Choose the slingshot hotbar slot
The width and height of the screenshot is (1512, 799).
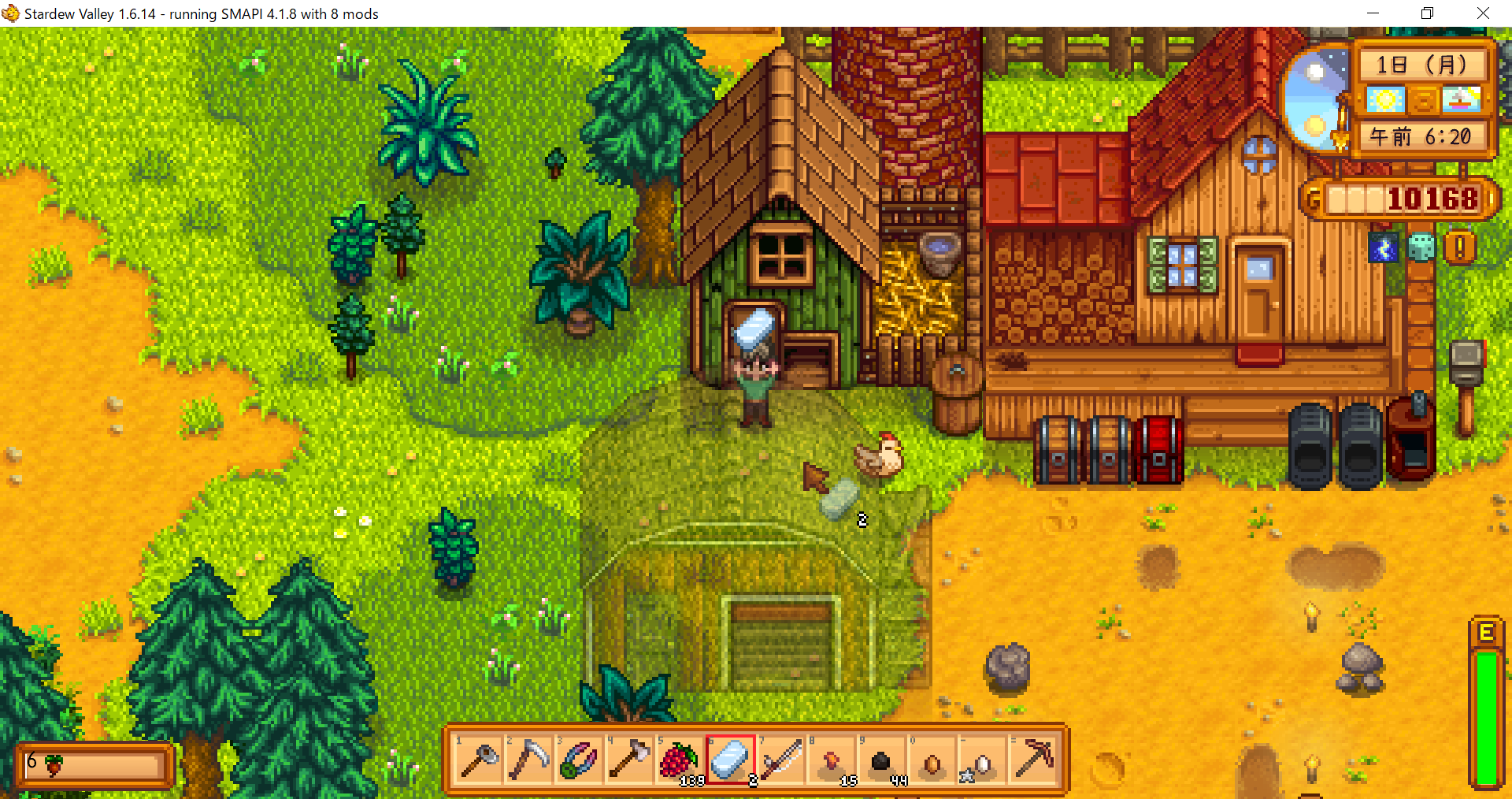tap(579, 760)
